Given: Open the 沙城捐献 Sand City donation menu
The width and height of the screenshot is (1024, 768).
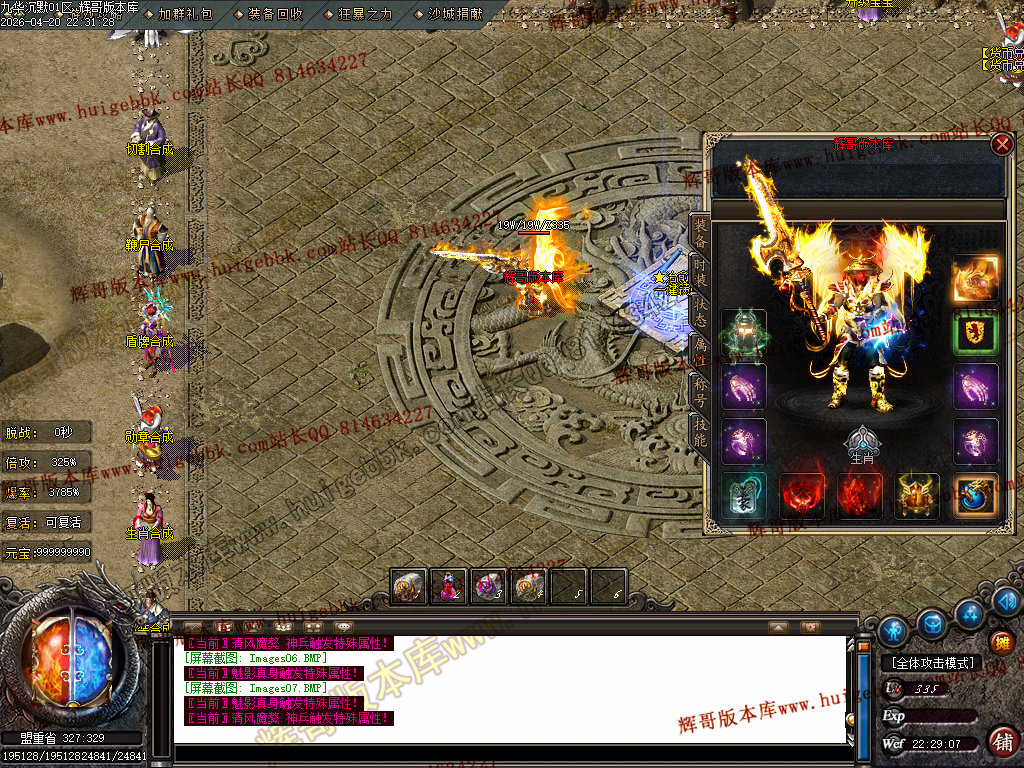Looking at the screenshot, I should (455, 14).
